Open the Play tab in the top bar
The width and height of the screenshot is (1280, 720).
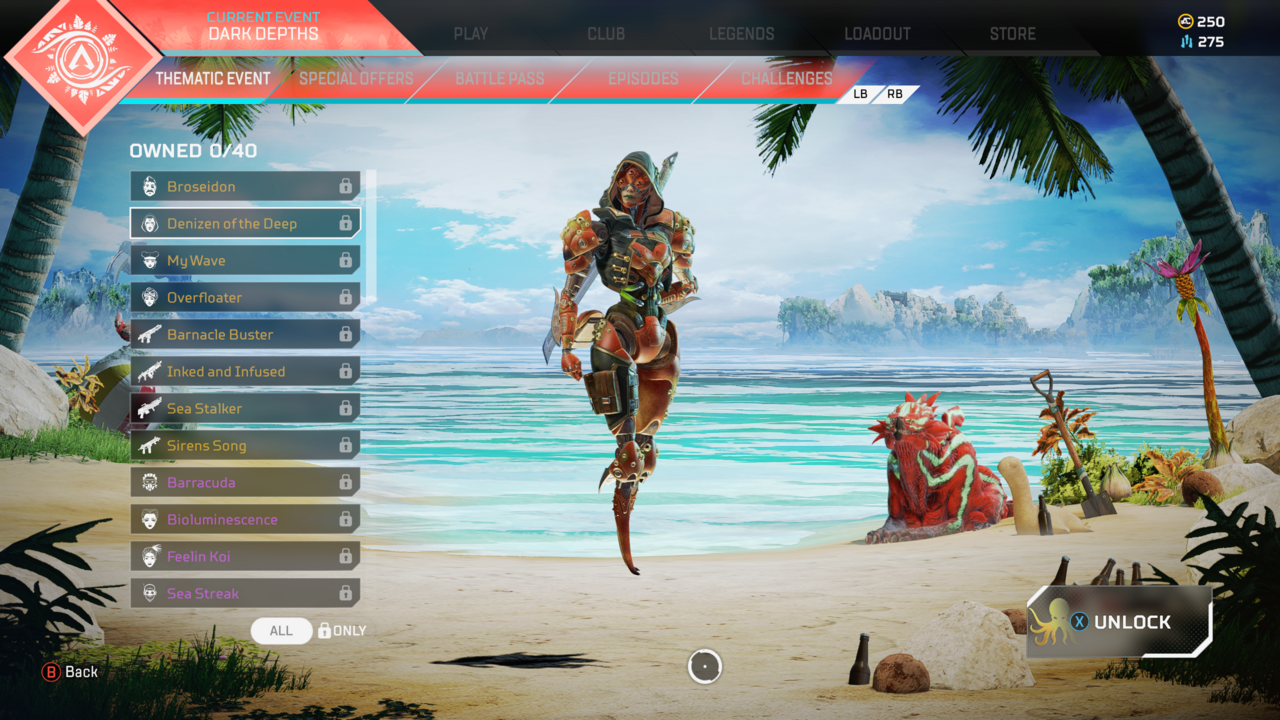470,33
